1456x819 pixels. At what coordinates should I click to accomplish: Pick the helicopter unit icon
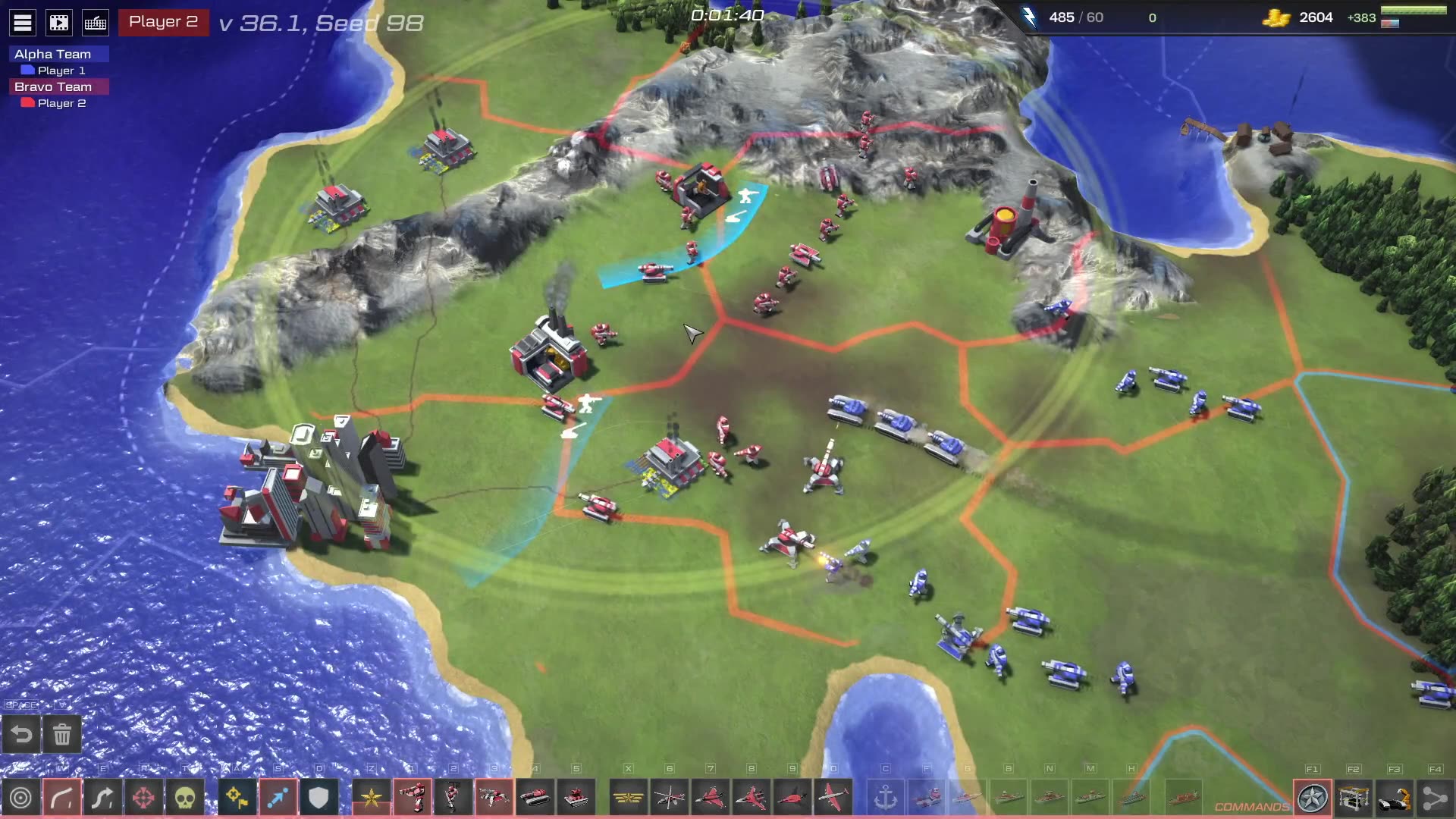tap(669, 798)
